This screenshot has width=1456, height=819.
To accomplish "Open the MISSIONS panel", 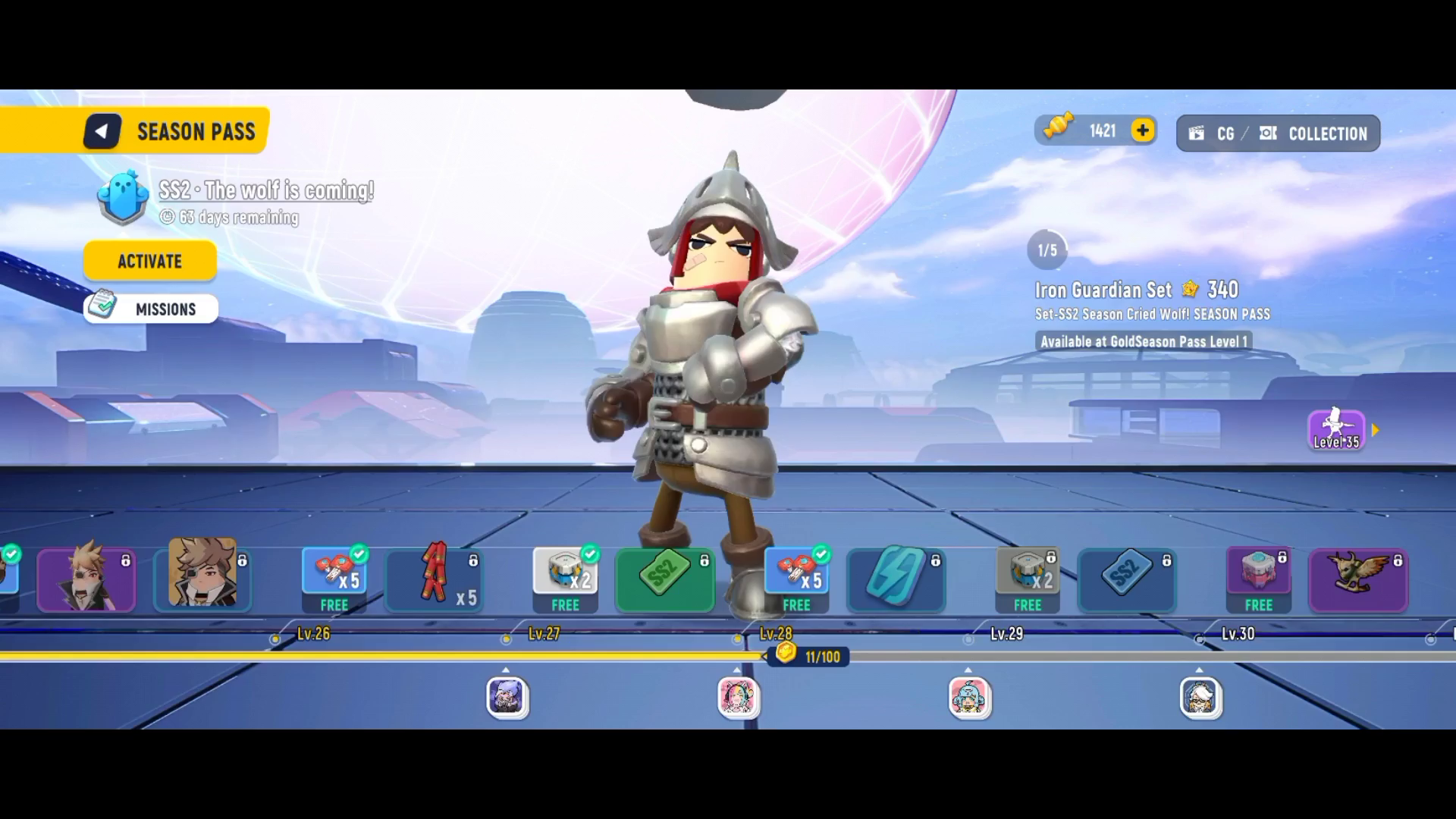I will coord(150,309).
